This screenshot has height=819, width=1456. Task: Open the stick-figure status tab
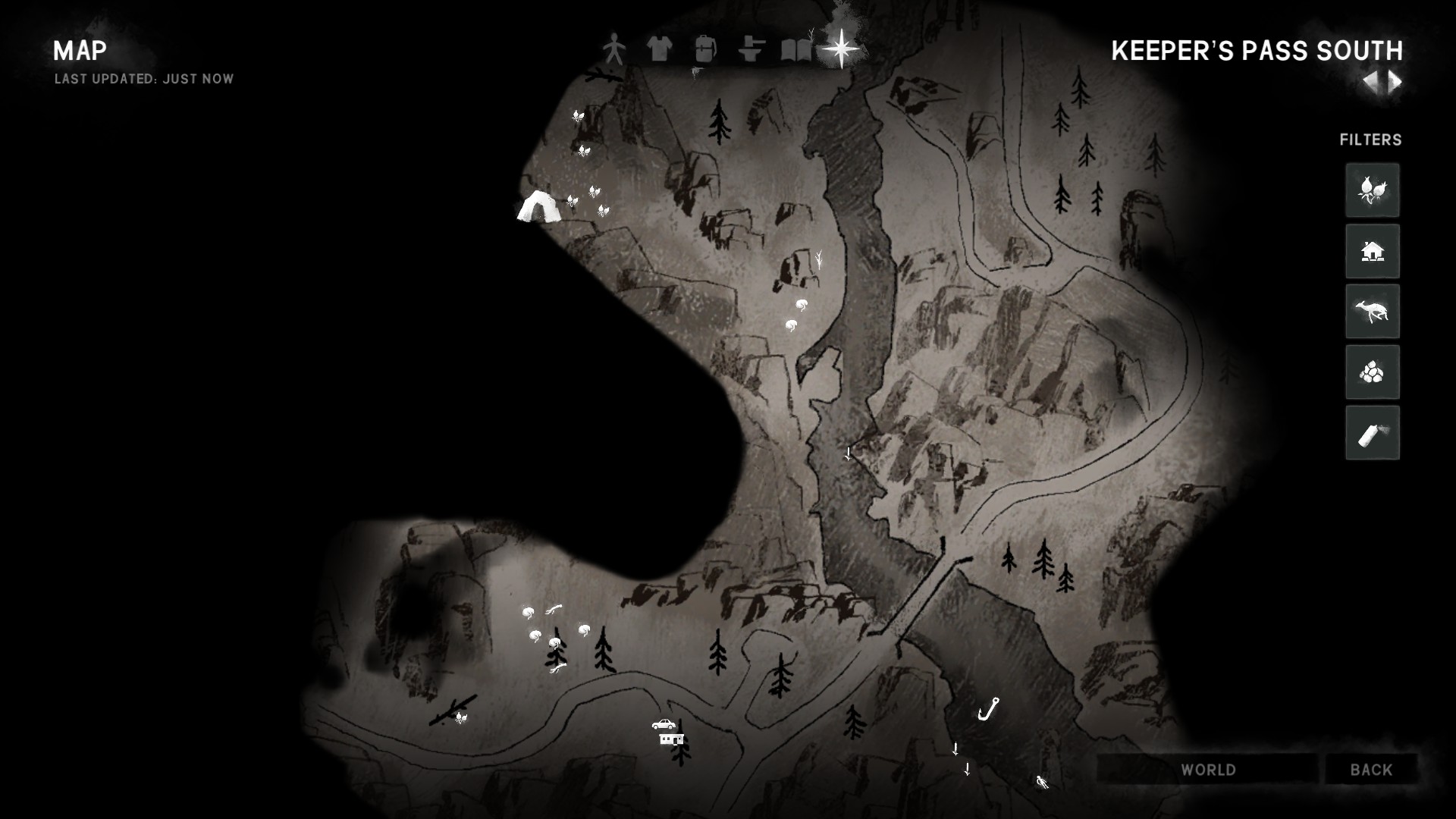pos(613,50)
